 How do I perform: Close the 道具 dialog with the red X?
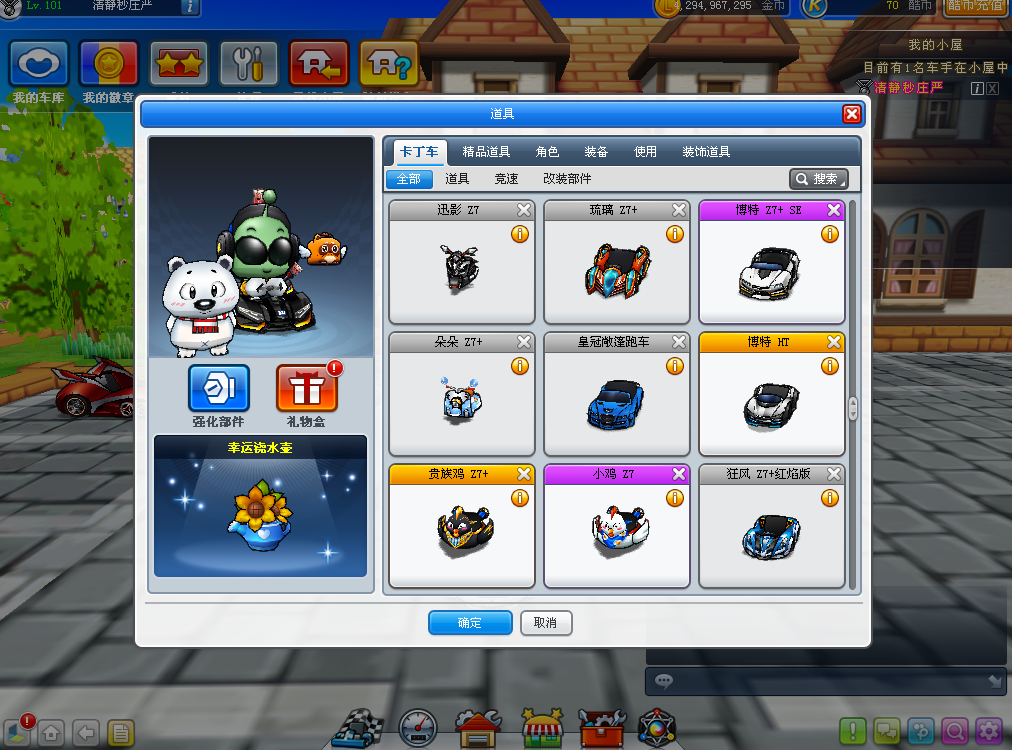click(852, 114)
